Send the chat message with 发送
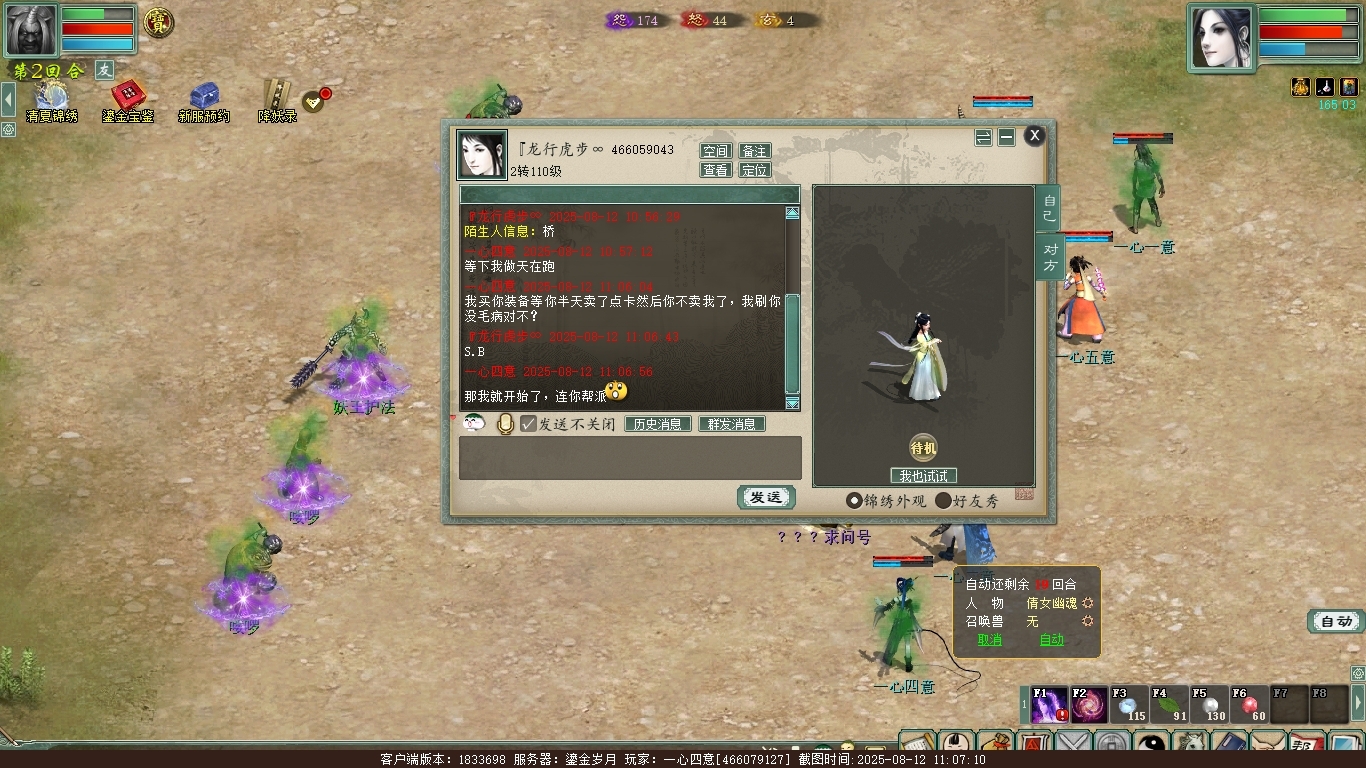Image resolution: width=1366 pixels, height=768 pixels. [x=766, y=497]
